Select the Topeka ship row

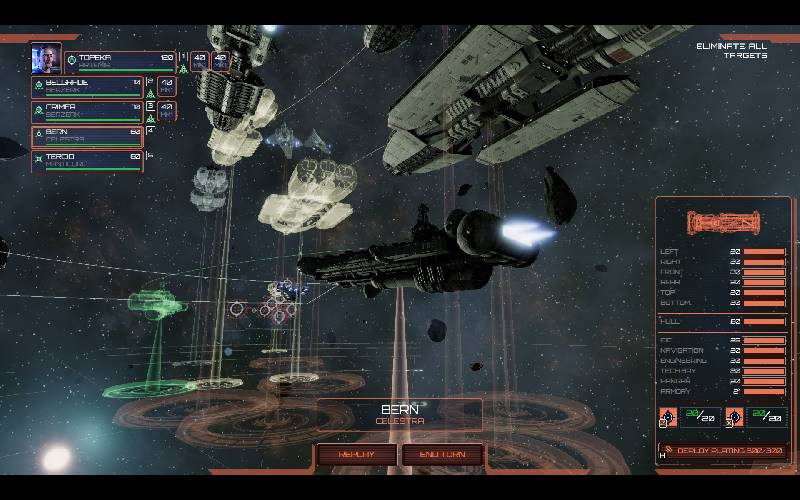[x=120, y=62]
